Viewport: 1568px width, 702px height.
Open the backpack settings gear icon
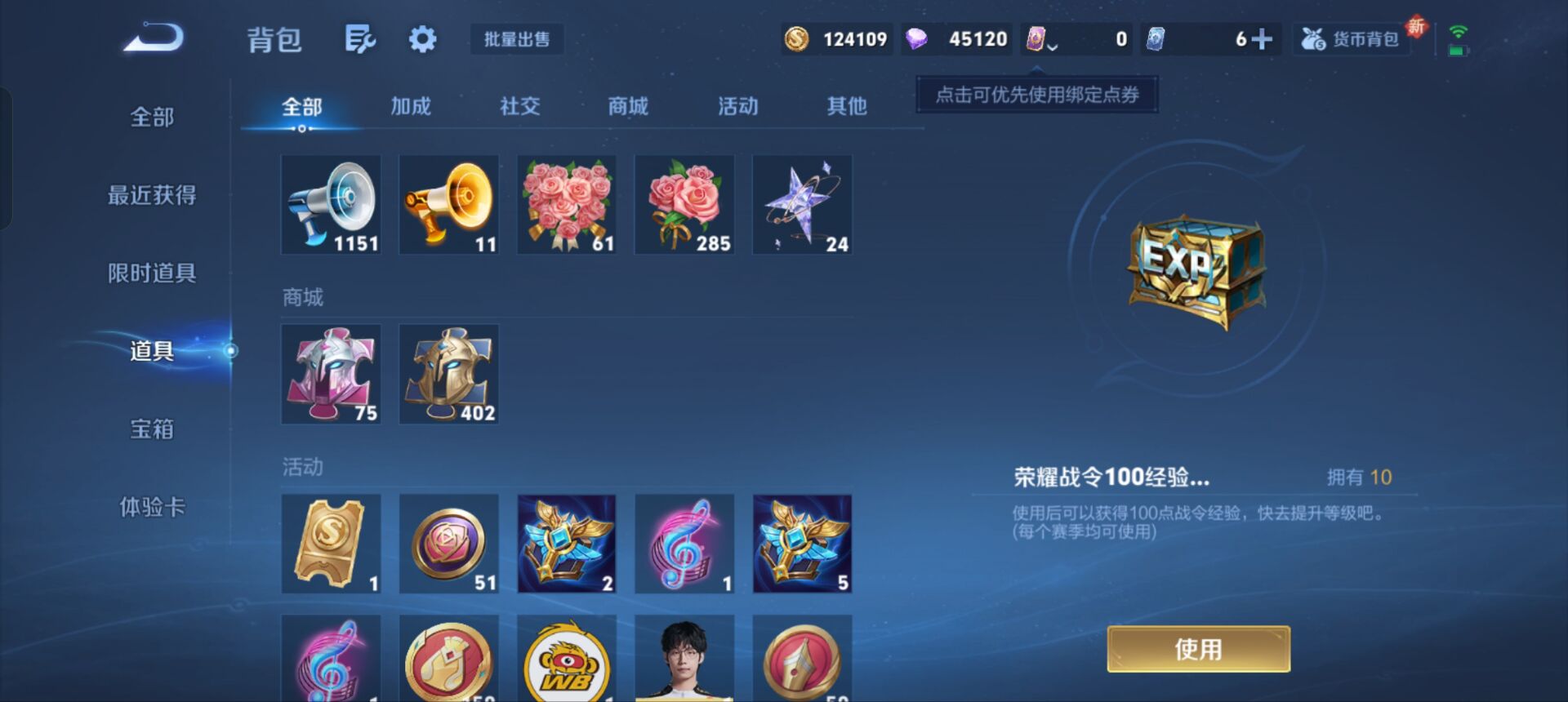coord(421,38)
